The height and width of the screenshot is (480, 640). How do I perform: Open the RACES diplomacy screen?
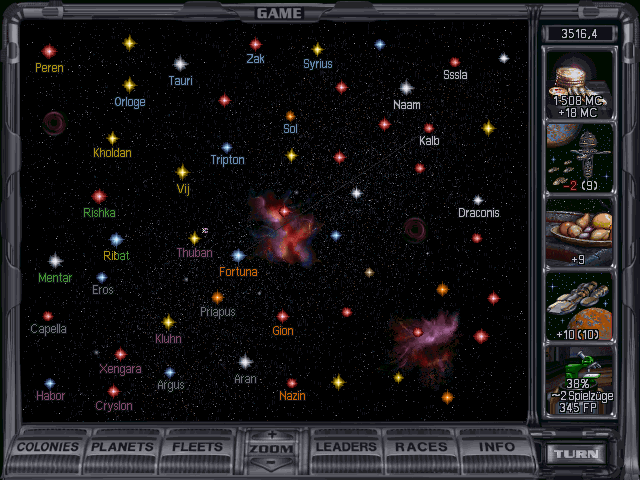pos(421,447)
